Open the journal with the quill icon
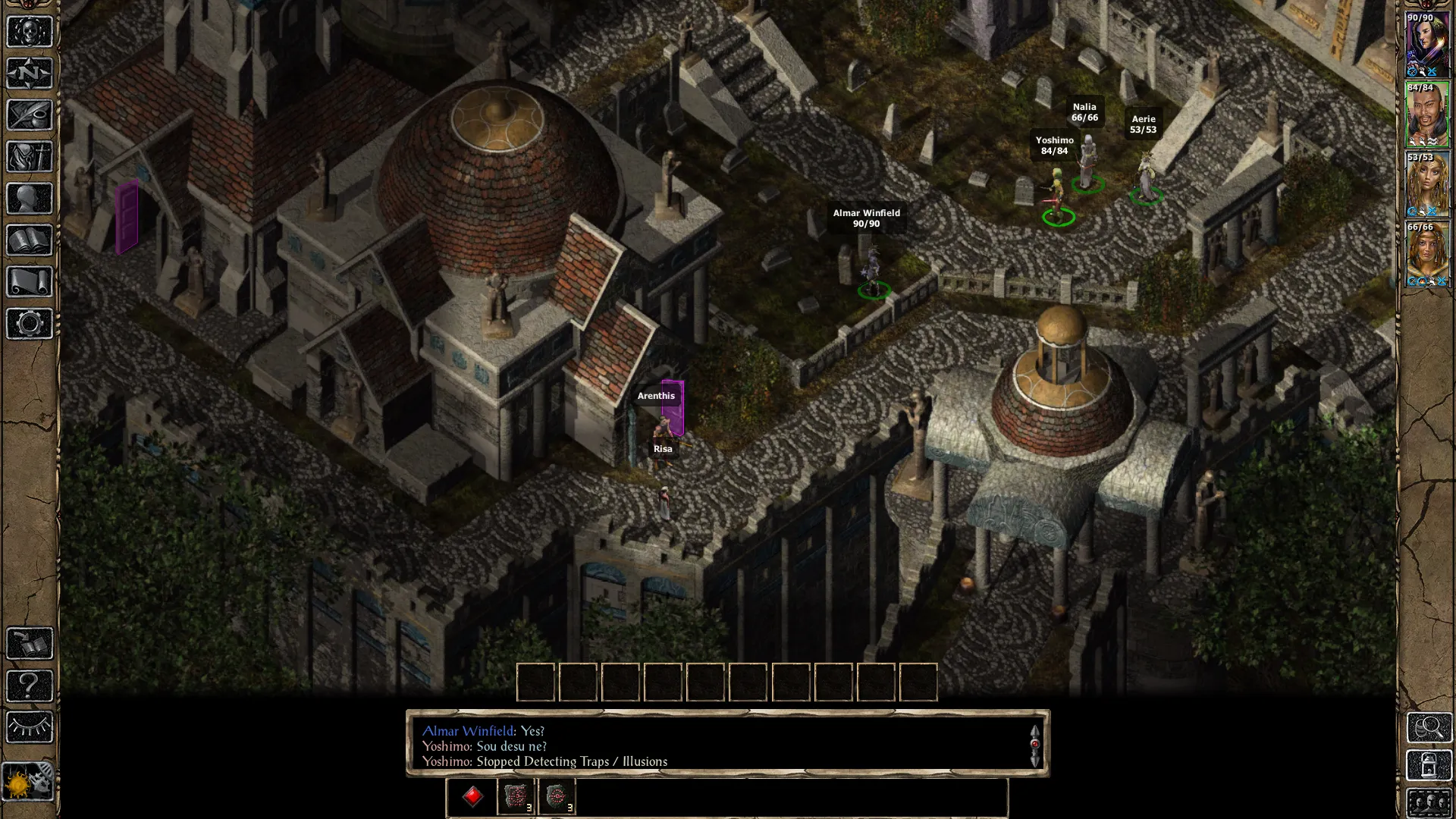Image resolution: width=1456 pixels, height=819 pixels. 30,115
